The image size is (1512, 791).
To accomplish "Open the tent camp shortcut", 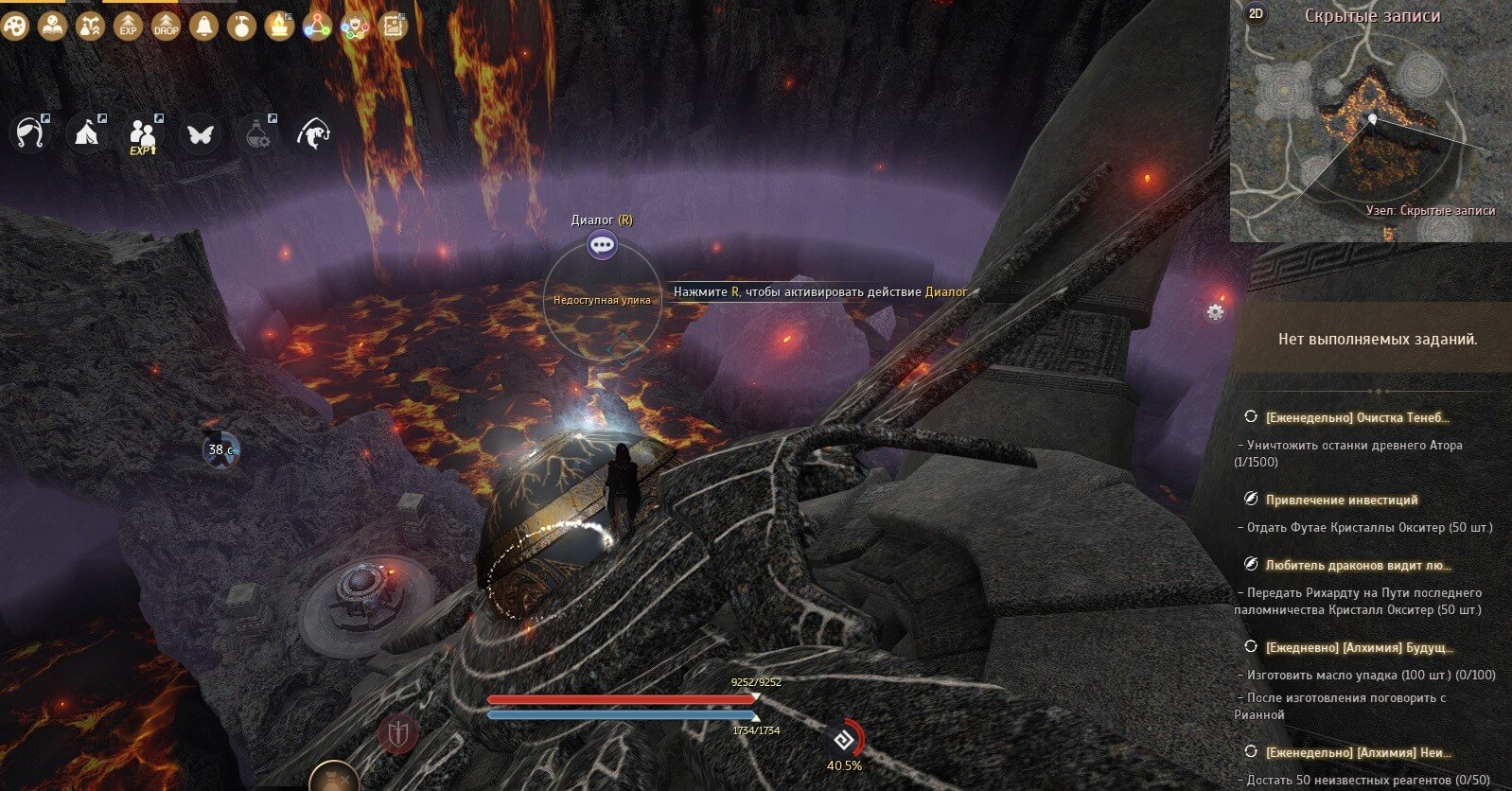I will (x=88, y=134).
